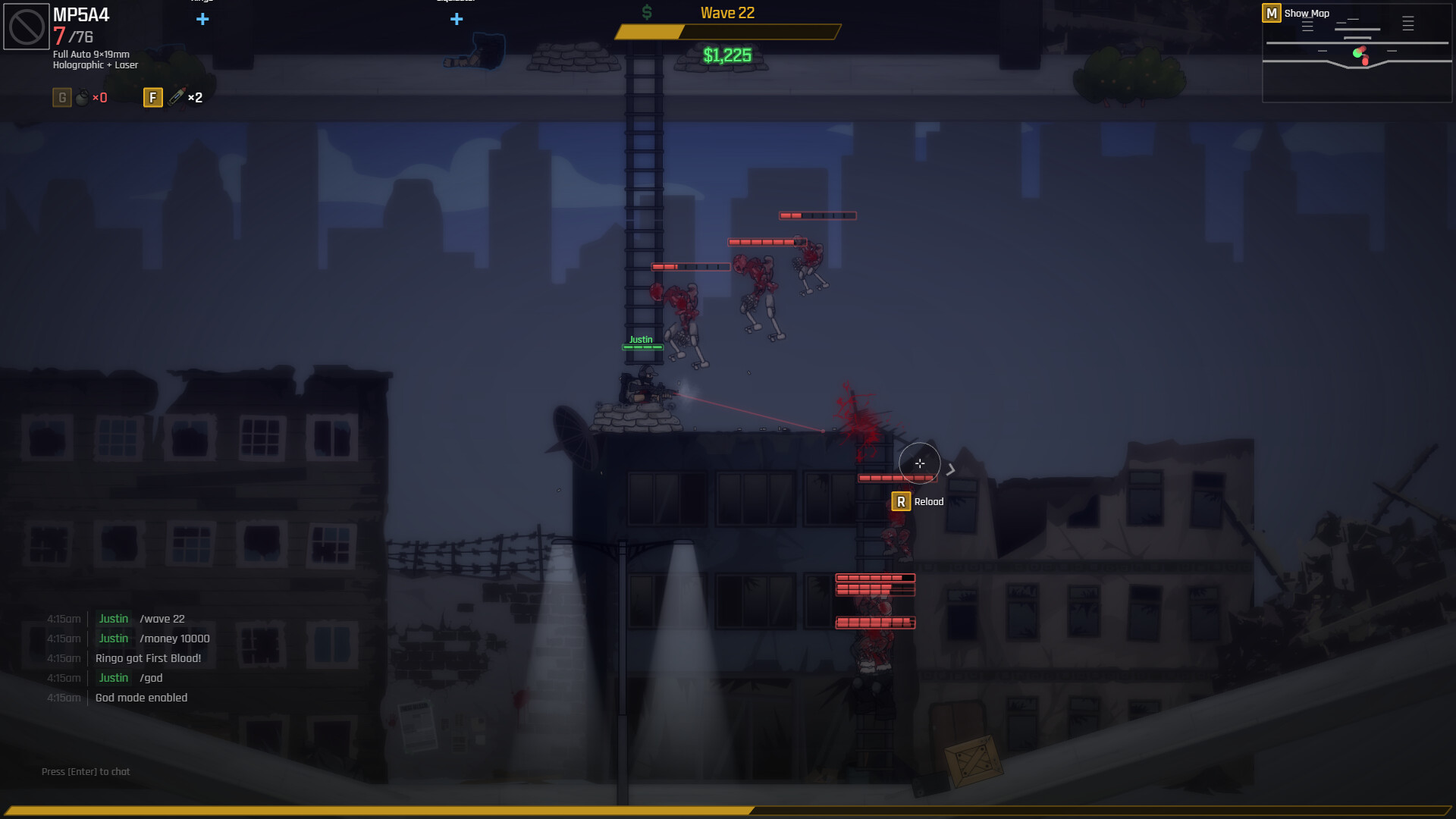Toggle Liquidator's upgrade plus indicator
Image resolution: width=1456 pixels, height=819 pixels.
(x=457, y=19)
